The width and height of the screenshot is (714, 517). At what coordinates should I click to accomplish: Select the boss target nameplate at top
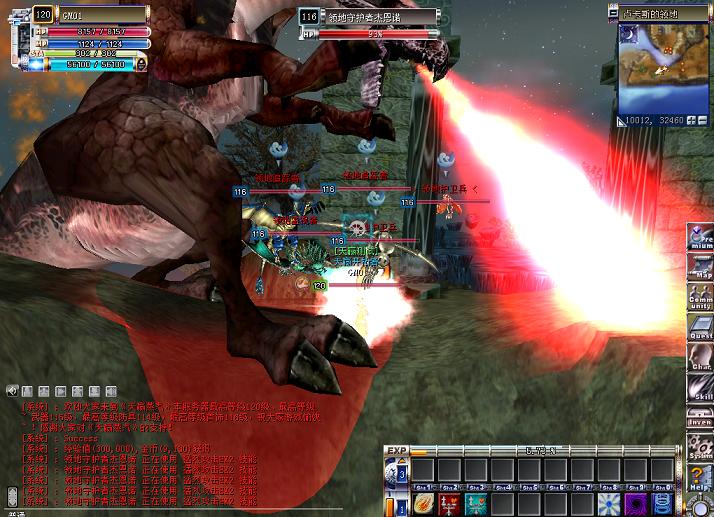coord(369,17)
